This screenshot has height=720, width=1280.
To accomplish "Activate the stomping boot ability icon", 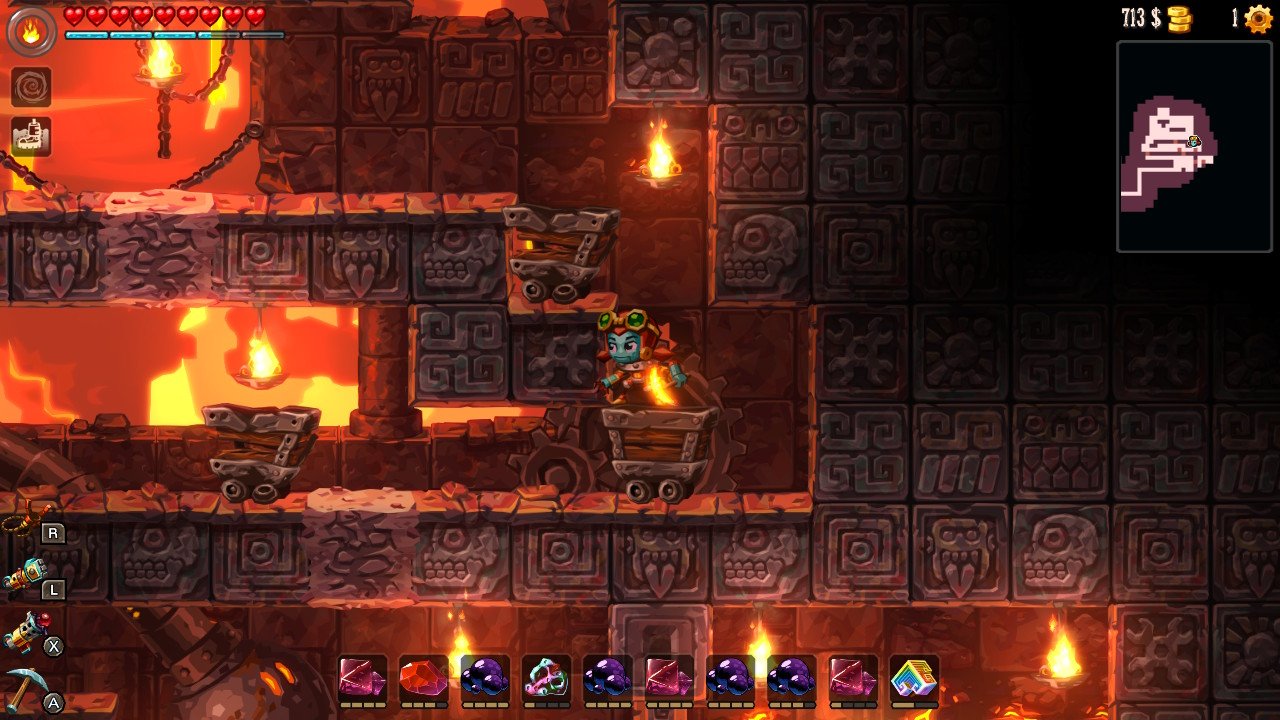I will coord(31,137).
